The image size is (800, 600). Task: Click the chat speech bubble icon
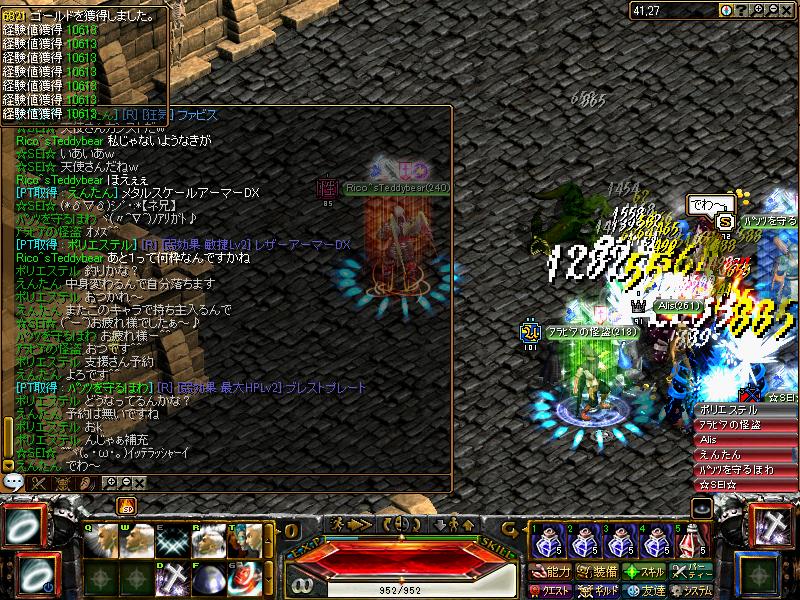(13, 482)
